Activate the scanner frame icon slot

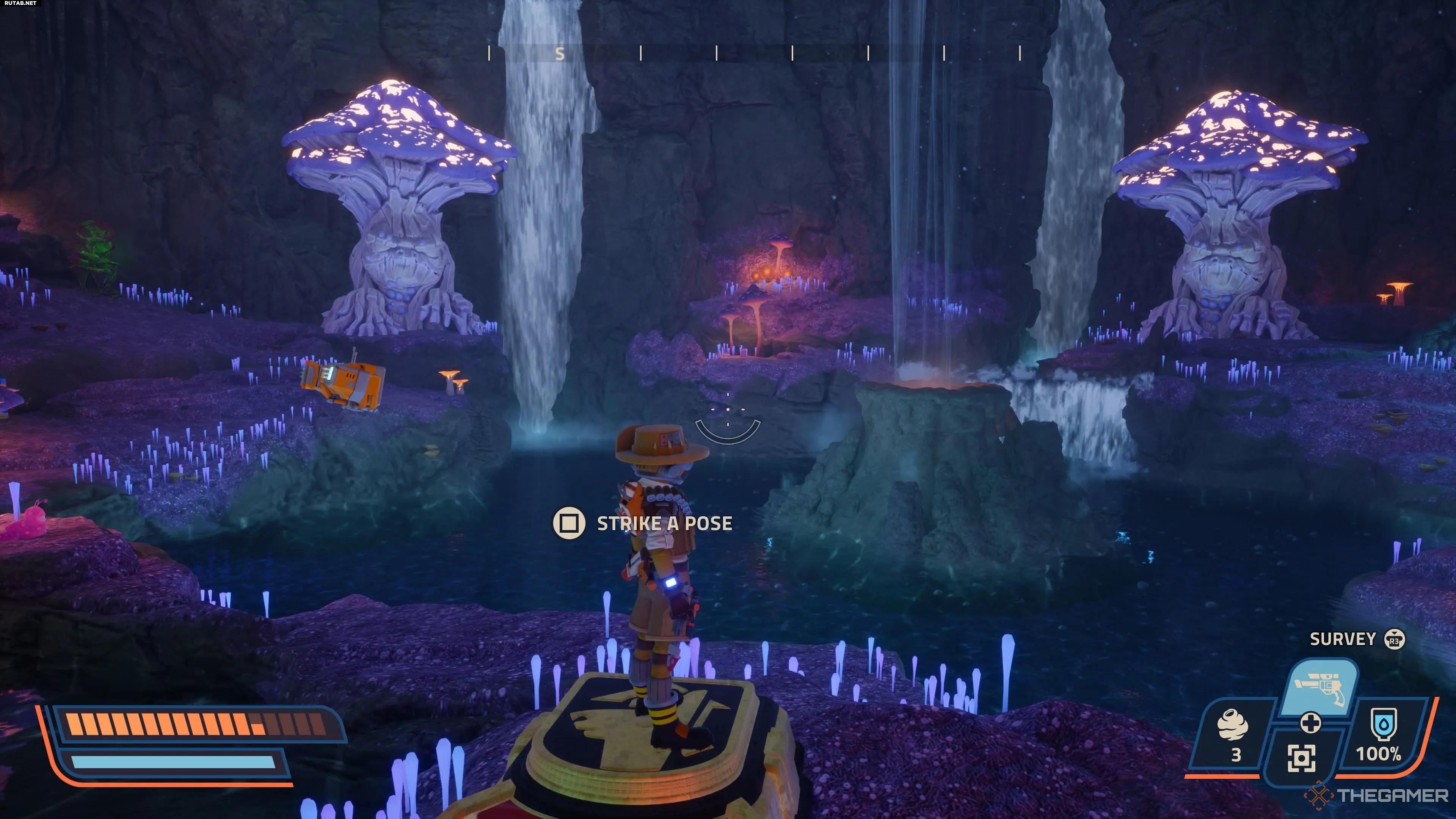[x=1301, y=758]
